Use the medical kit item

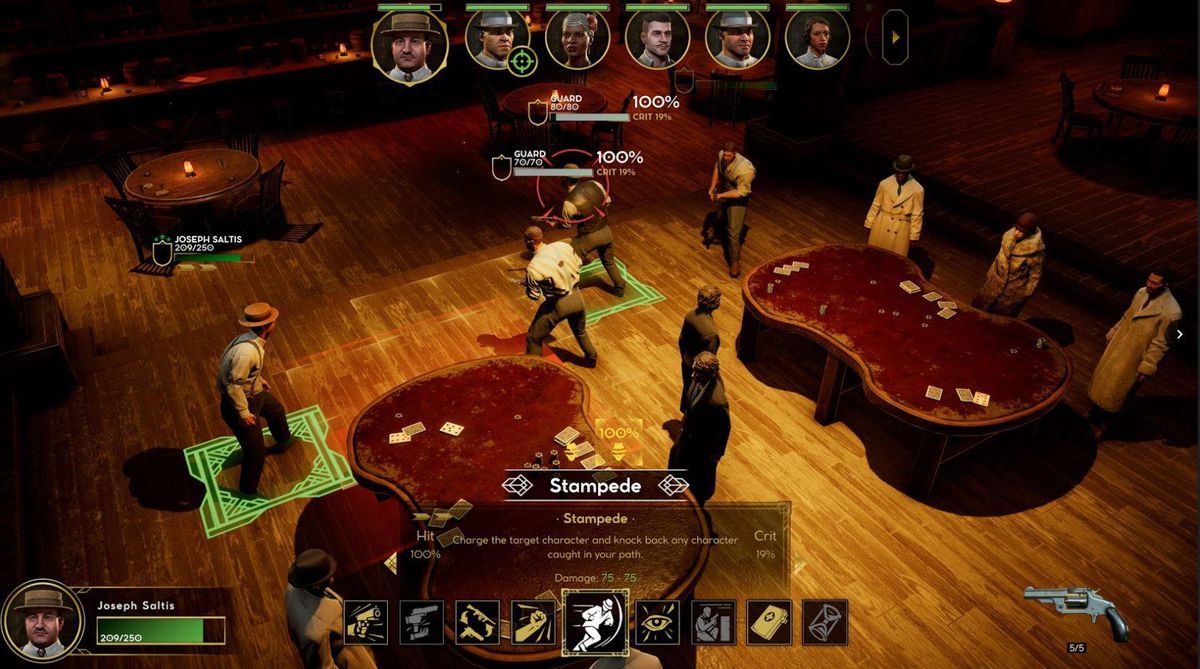[x=769, y=622]
